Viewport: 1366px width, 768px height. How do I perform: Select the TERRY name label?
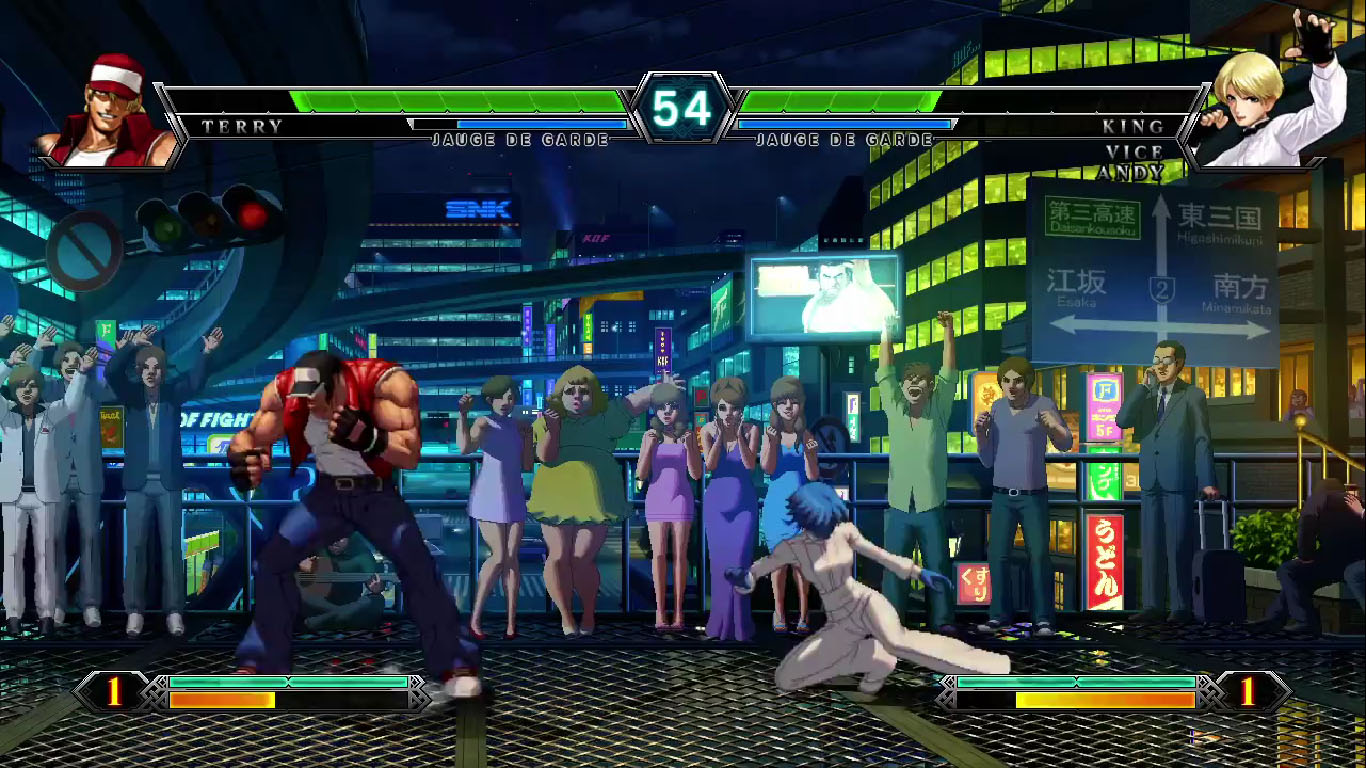240,127
